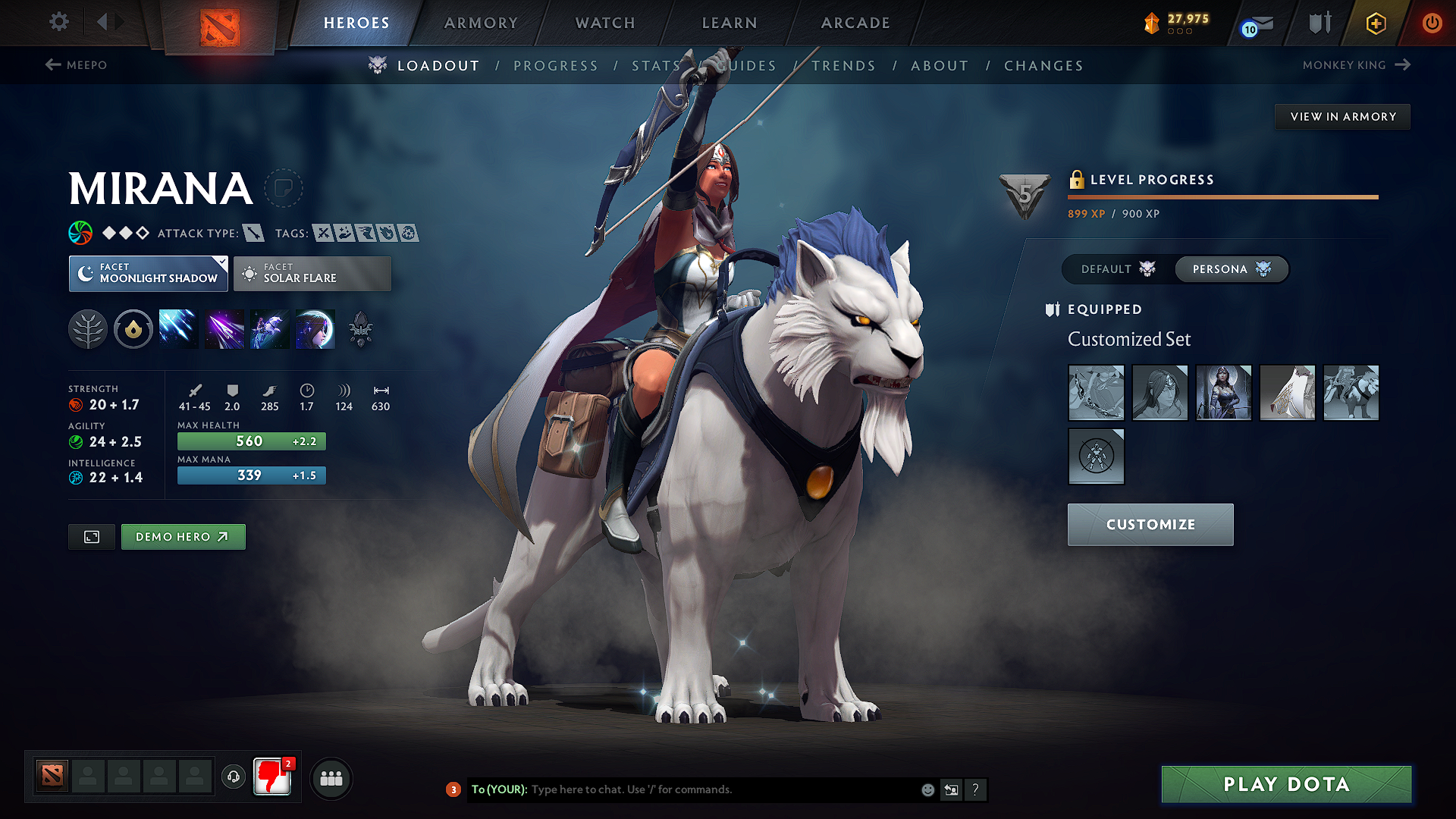Open the voice chat headset icon

pos(233,778)
